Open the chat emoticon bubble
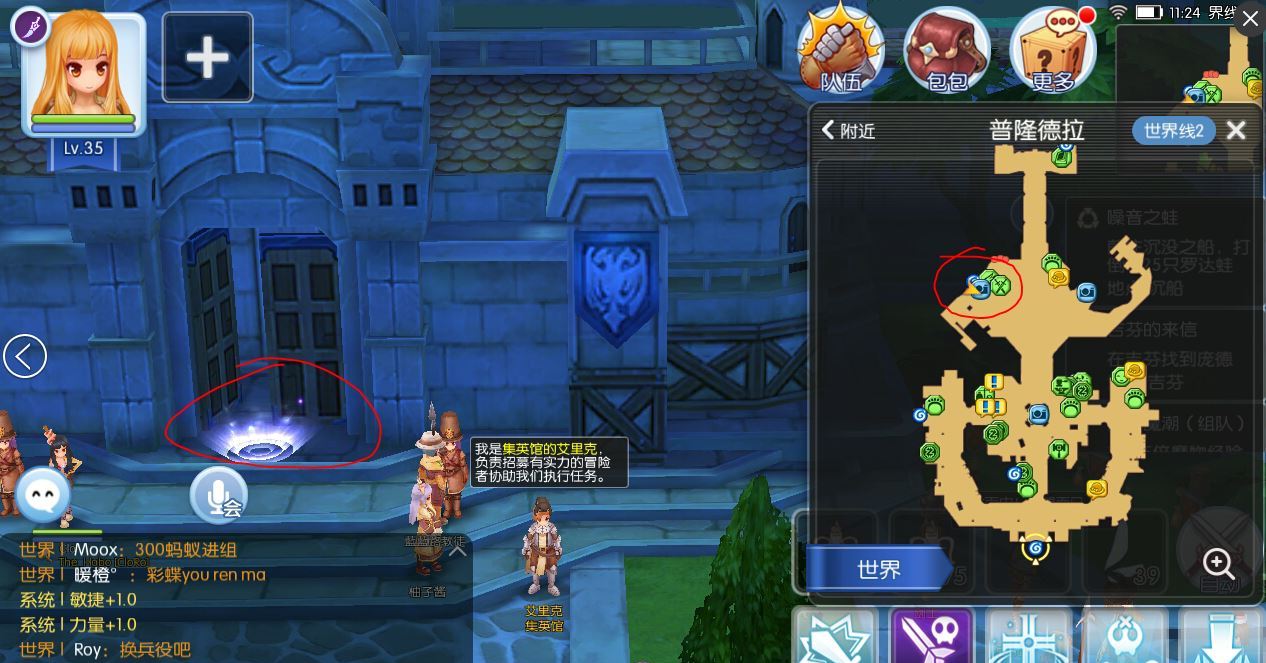This screenshot has width=1266, height=663. click(43, 495)
